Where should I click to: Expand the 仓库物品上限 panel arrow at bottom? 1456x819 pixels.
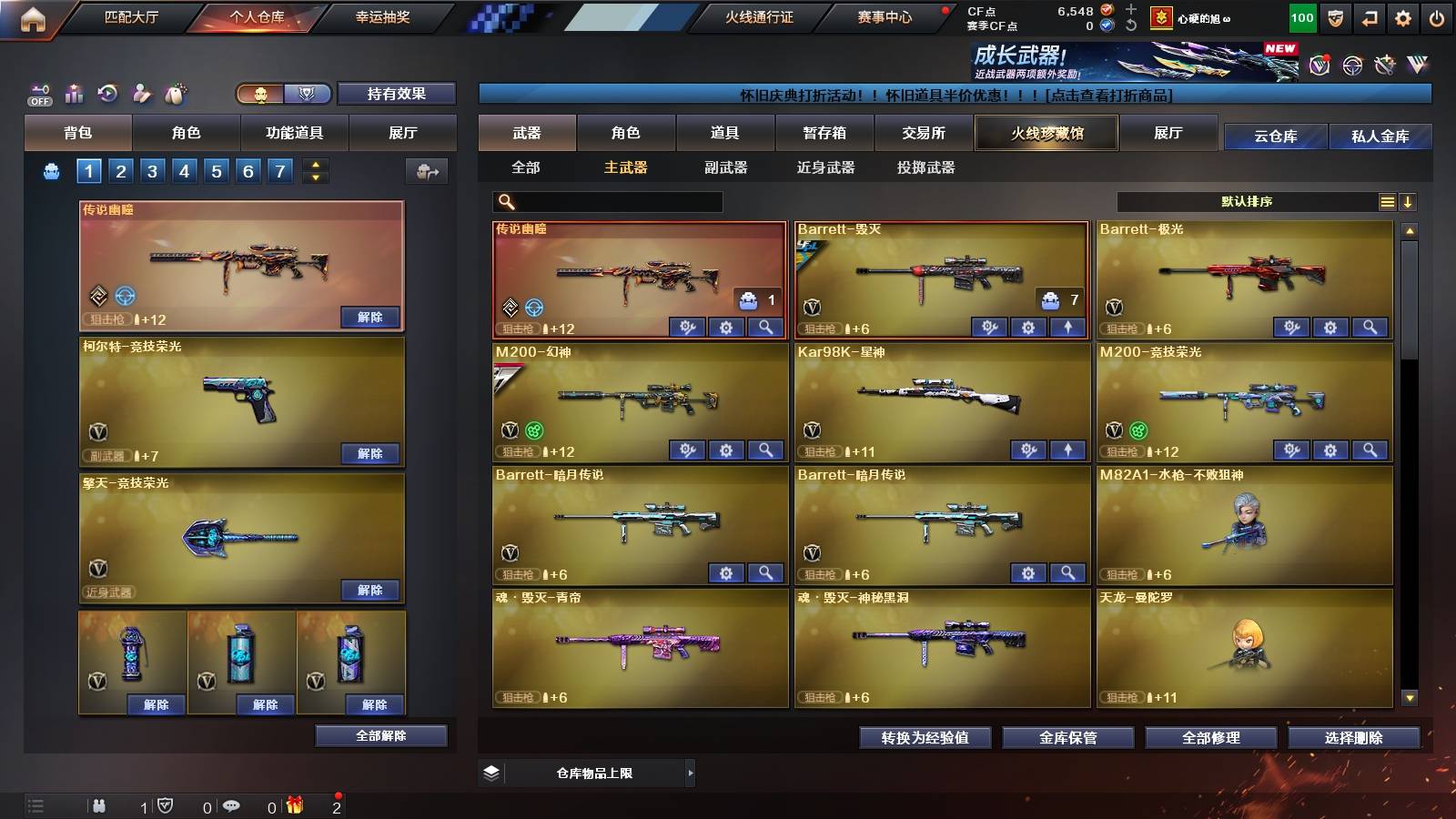(691, 773)
